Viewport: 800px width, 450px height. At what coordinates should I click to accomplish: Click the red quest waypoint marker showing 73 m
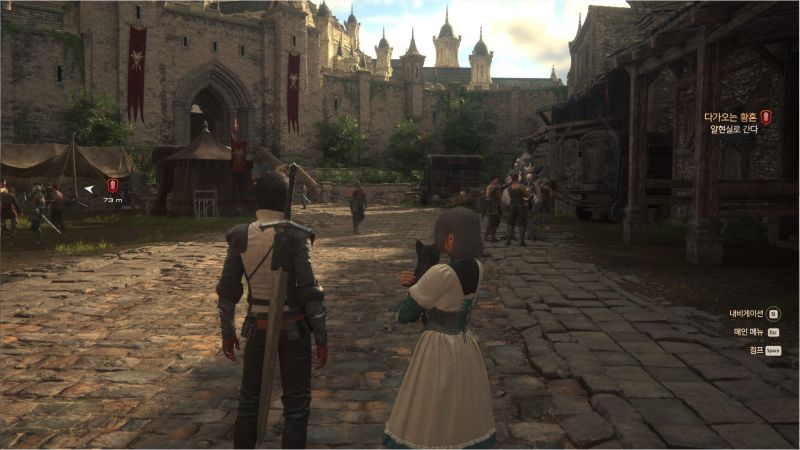(112, 186)
